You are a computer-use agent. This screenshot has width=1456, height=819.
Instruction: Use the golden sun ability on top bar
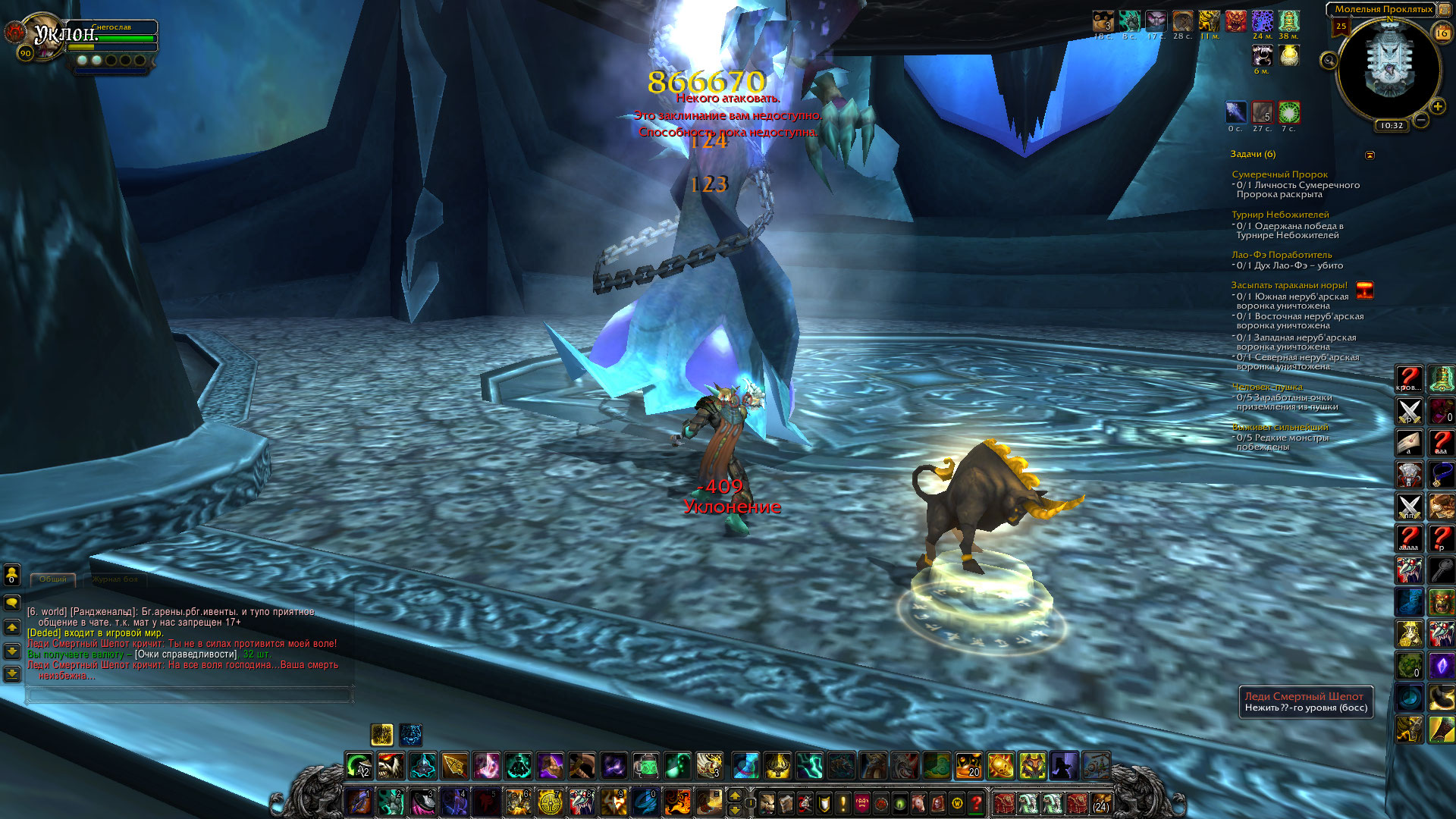1000,767
